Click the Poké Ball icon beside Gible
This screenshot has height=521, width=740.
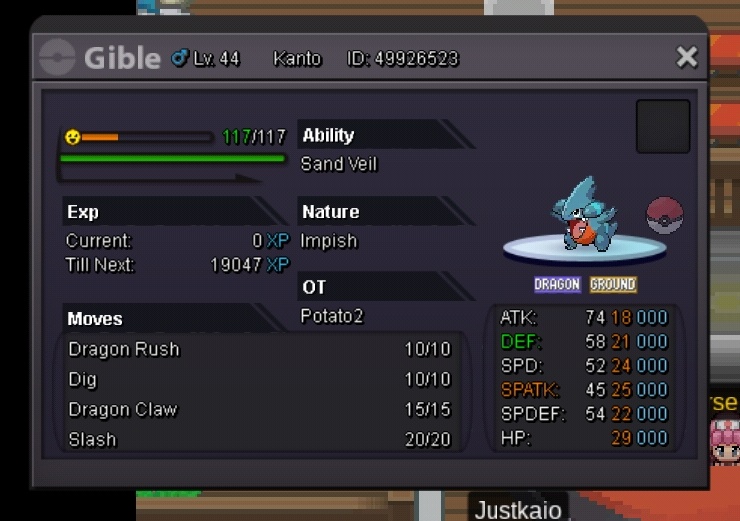tap(665, 215)
